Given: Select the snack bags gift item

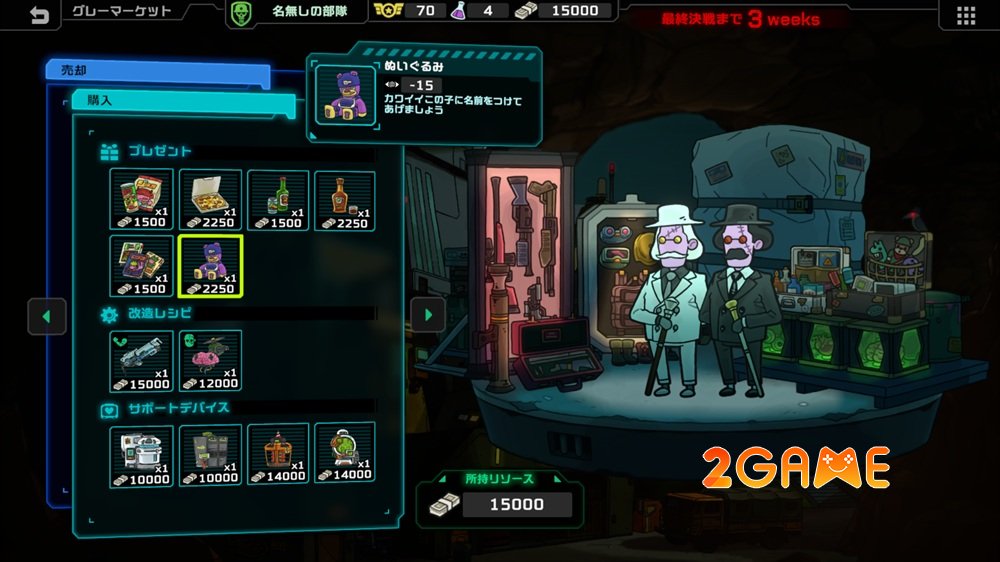Looking at the screenshot, I should tap(141, 200).
